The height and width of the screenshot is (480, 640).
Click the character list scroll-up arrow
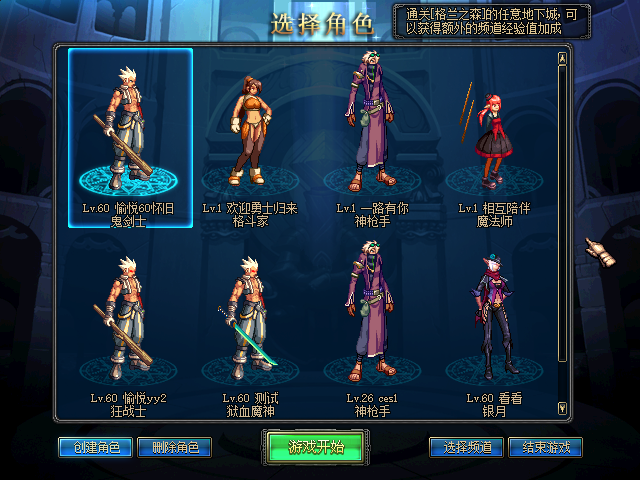tap(562, 57)
